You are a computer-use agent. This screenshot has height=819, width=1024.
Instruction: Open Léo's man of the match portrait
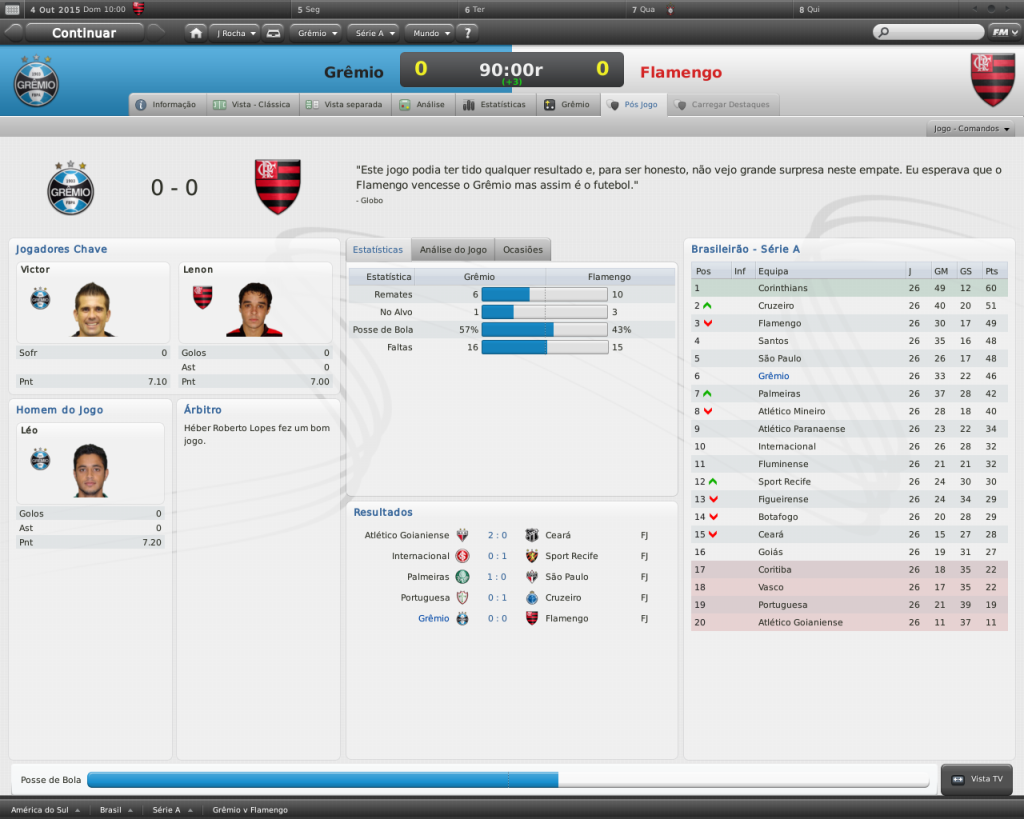coord(90,470)
